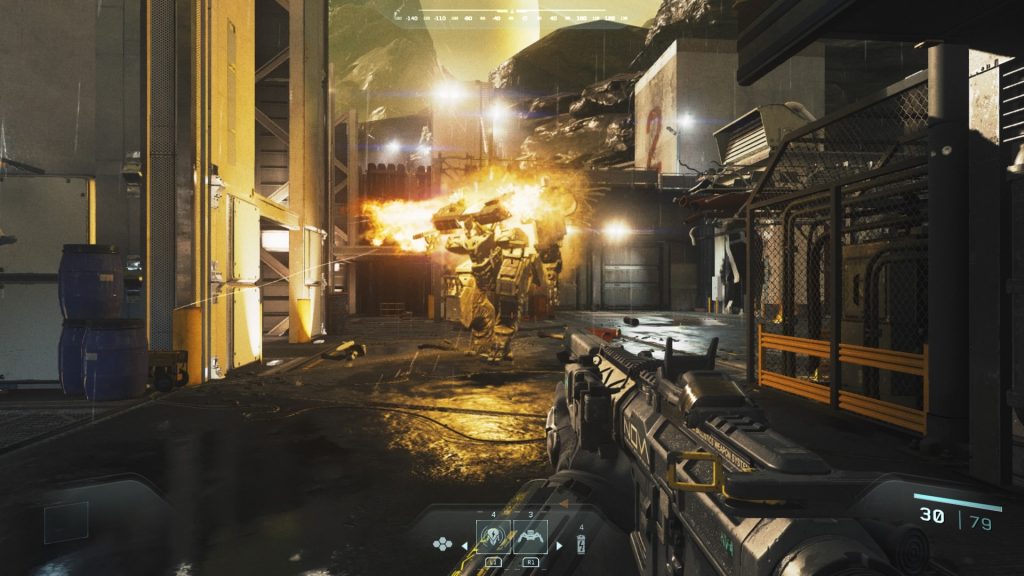Click the left equipment cycle arrow

coord(463,546)
